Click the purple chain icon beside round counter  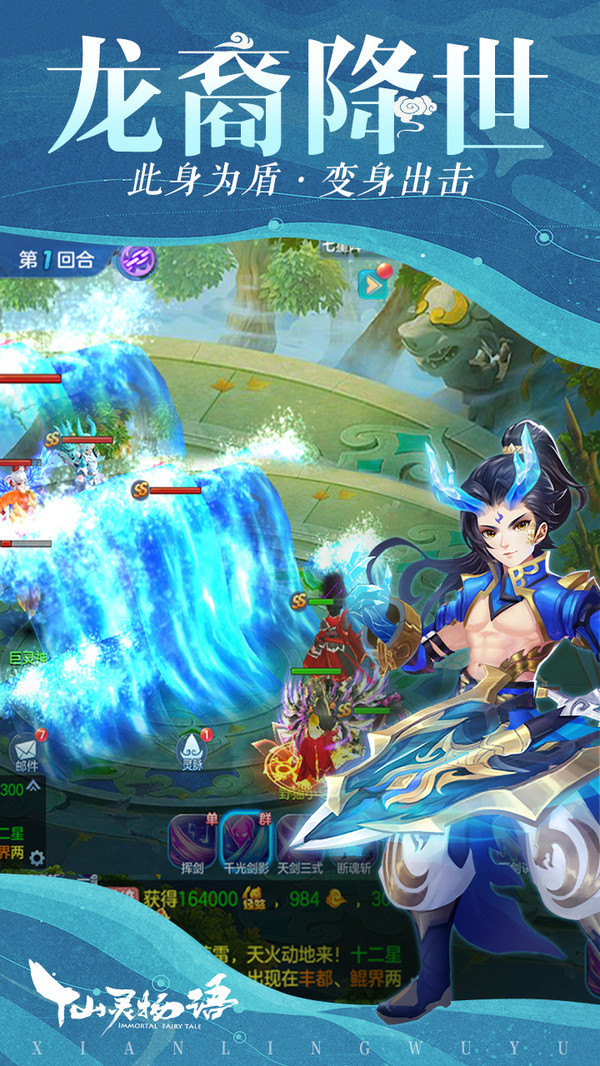tap(135, 260)
